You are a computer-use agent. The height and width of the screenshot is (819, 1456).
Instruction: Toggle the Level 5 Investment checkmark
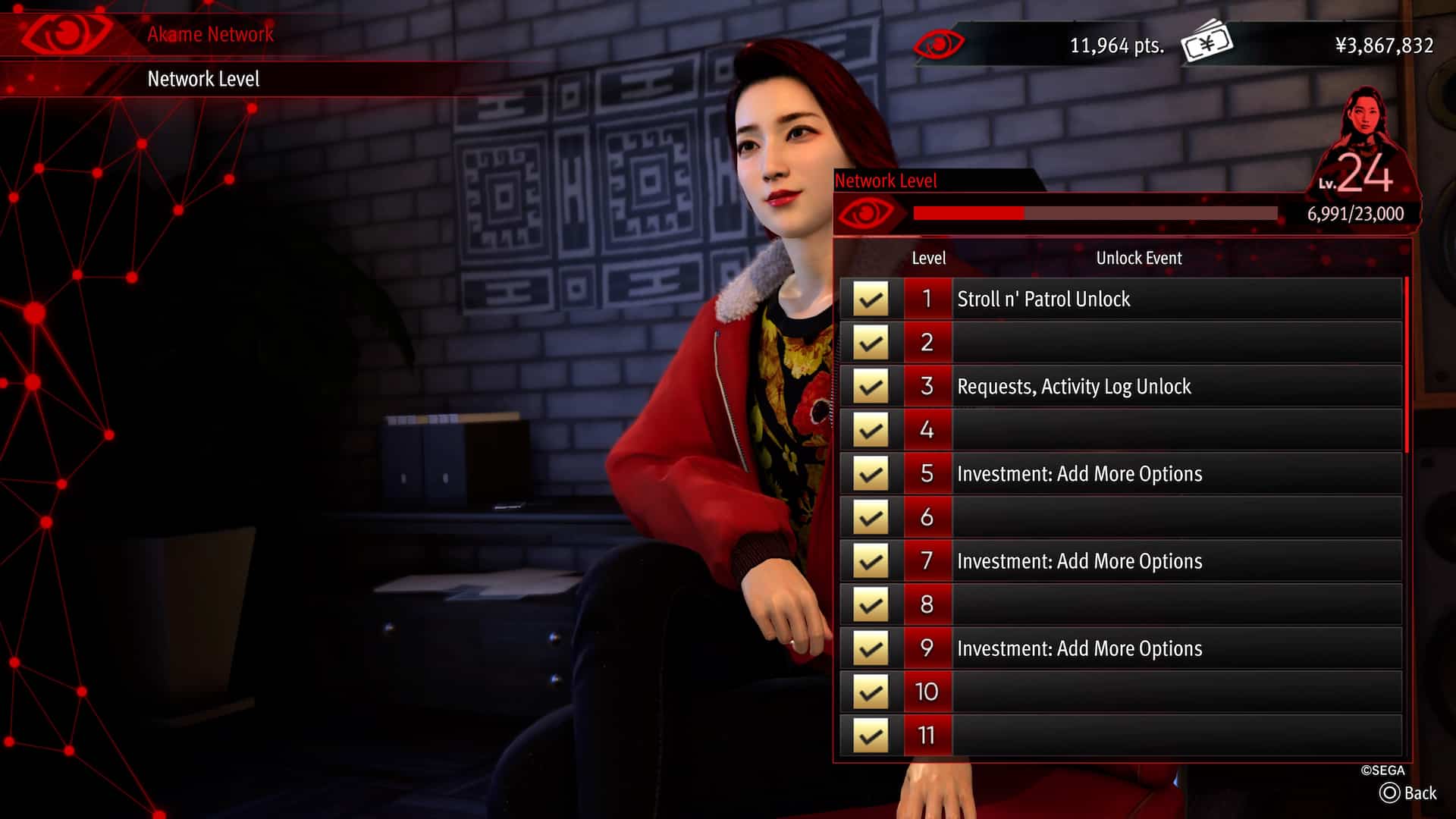871,473
